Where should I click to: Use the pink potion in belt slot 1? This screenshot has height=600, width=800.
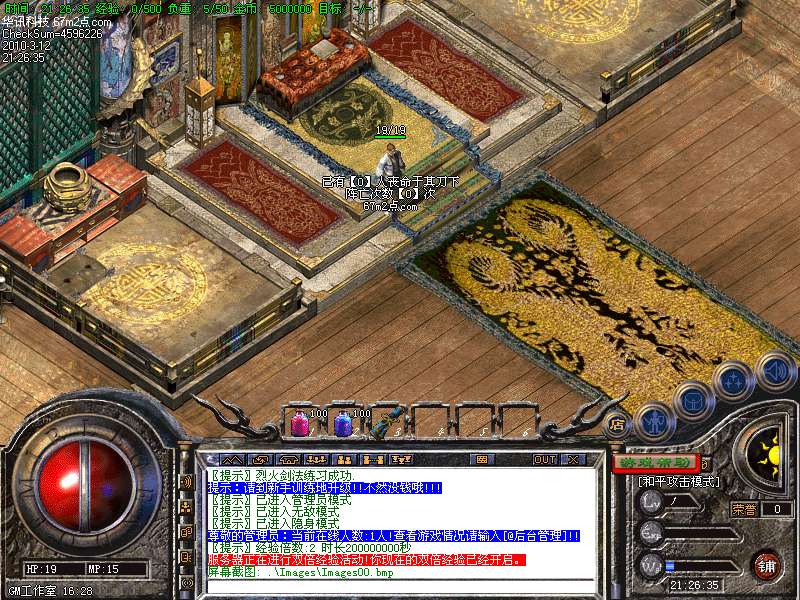(300, 423)
